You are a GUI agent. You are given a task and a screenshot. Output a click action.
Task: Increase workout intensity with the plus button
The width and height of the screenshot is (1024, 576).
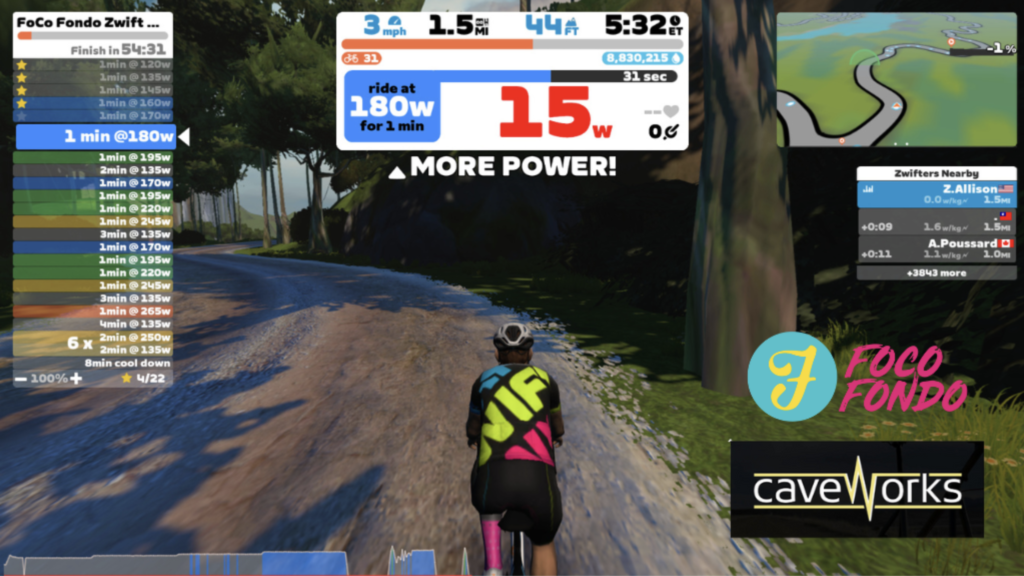point(76,379)
